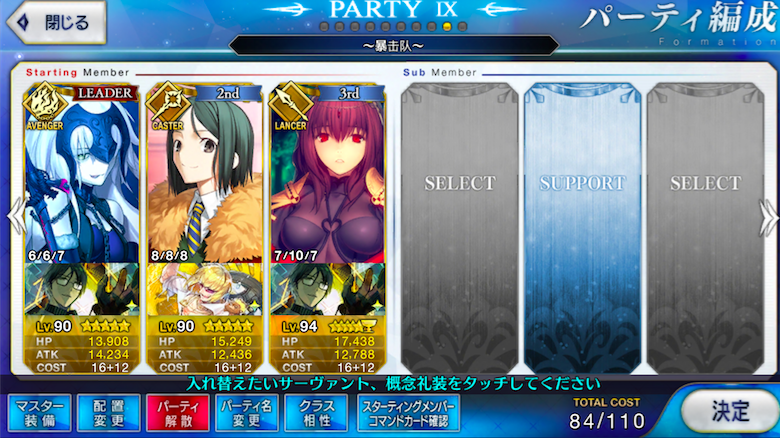The height and width of the screenshot is (438, 780).
Task: Select the Lancer servant in third slot
Action: click(x=328, y=170)
